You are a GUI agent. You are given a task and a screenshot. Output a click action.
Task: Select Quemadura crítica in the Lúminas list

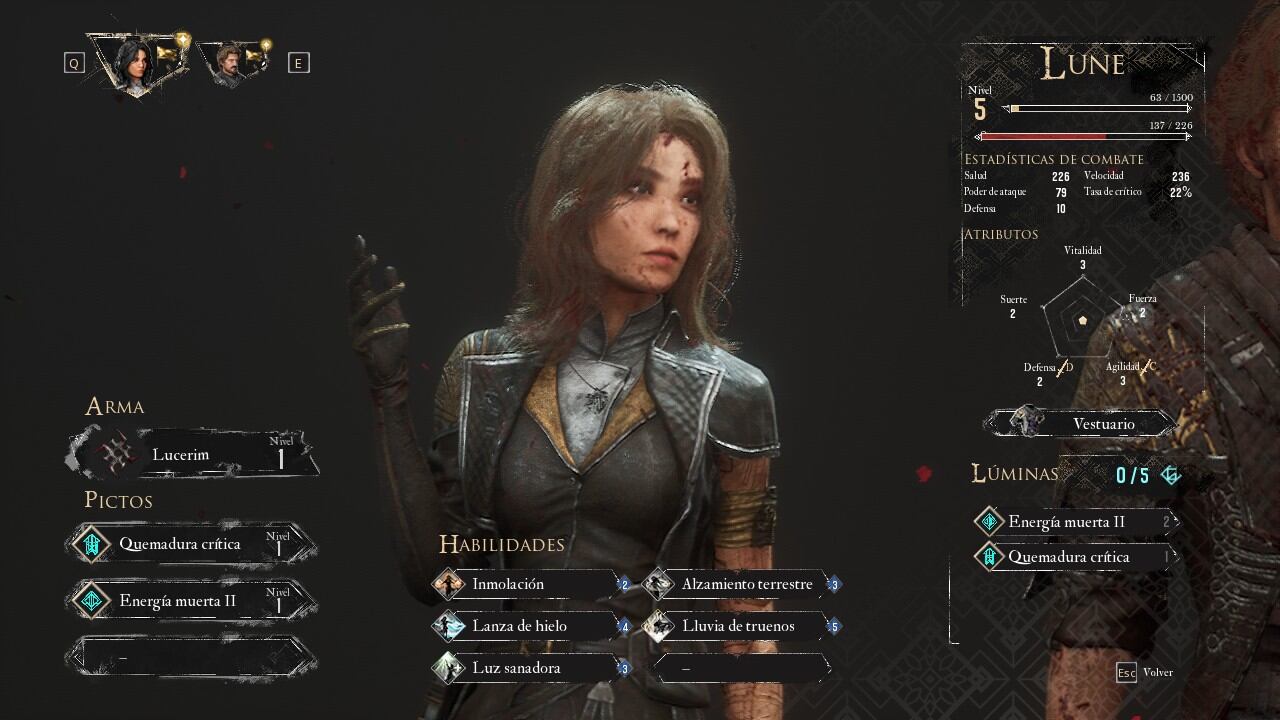click(x=1072, y=557)
